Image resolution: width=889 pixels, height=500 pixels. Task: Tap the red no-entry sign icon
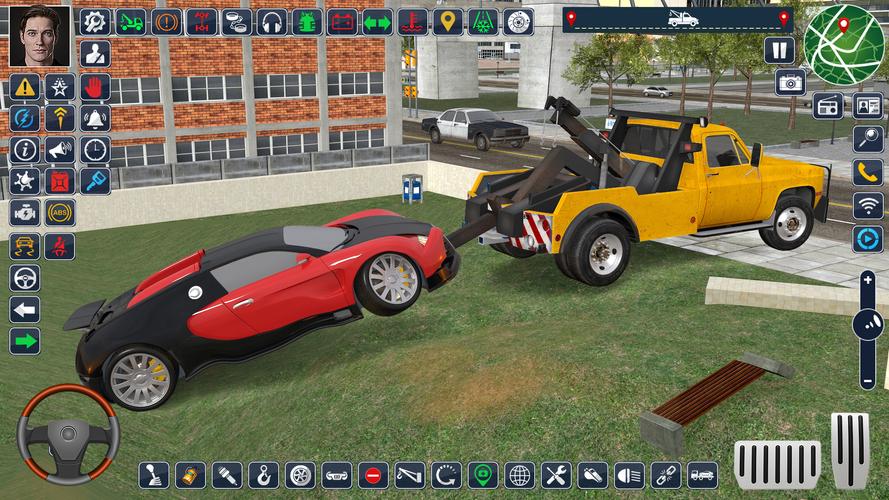point(373,475)
